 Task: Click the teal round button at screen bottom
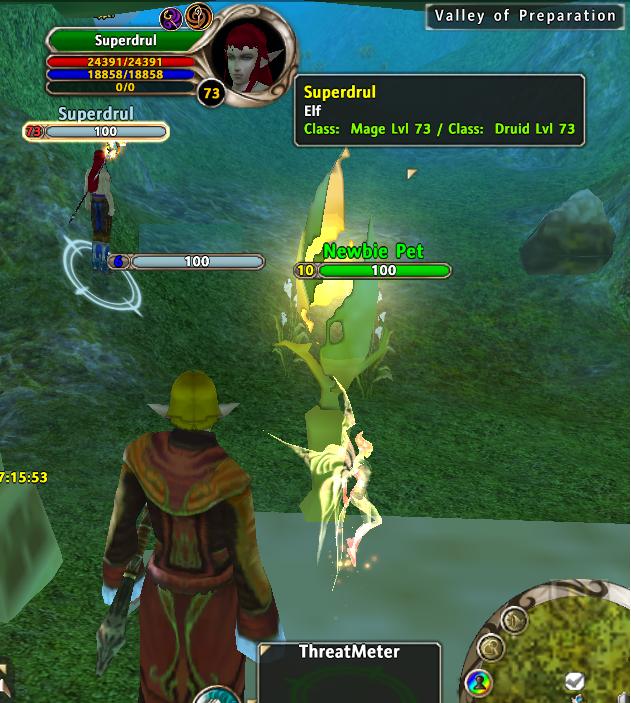point(213,696)
